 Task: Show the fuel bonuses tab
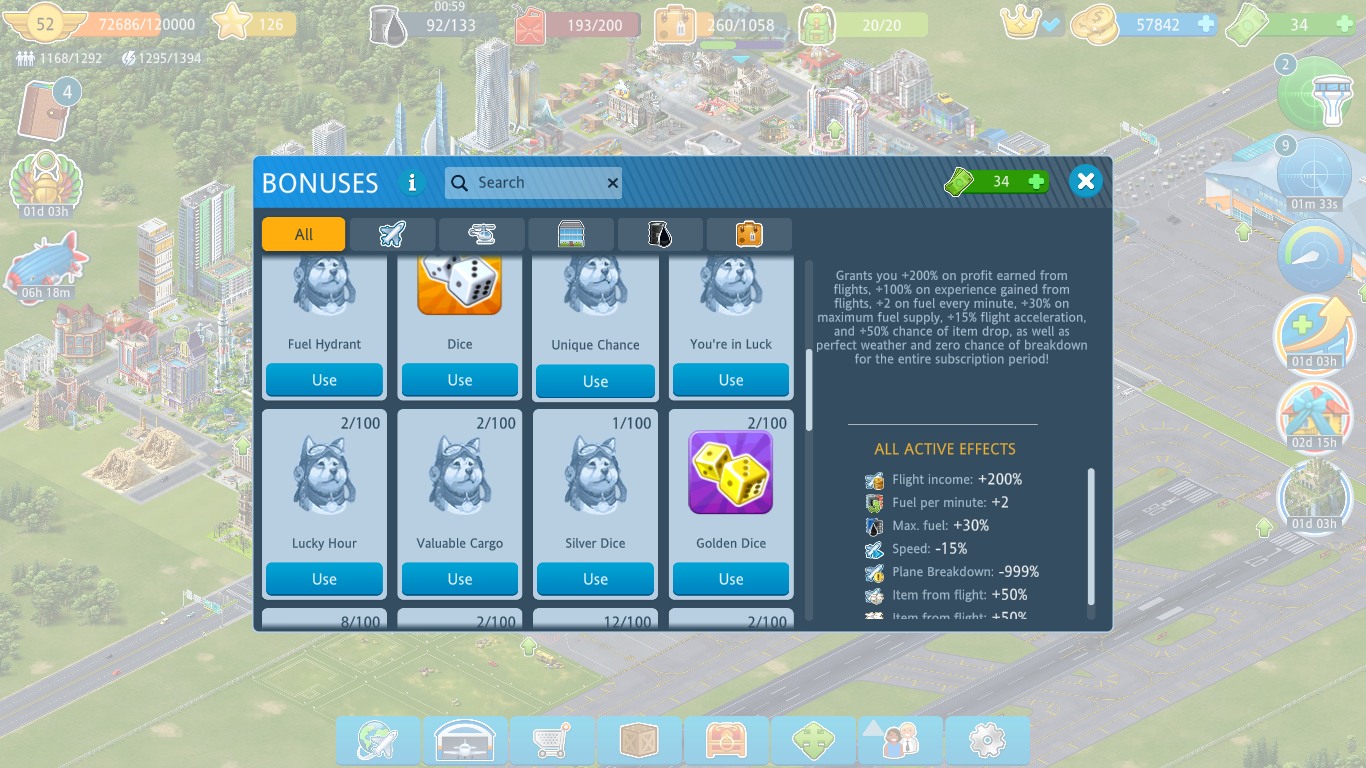click(660, 234)
